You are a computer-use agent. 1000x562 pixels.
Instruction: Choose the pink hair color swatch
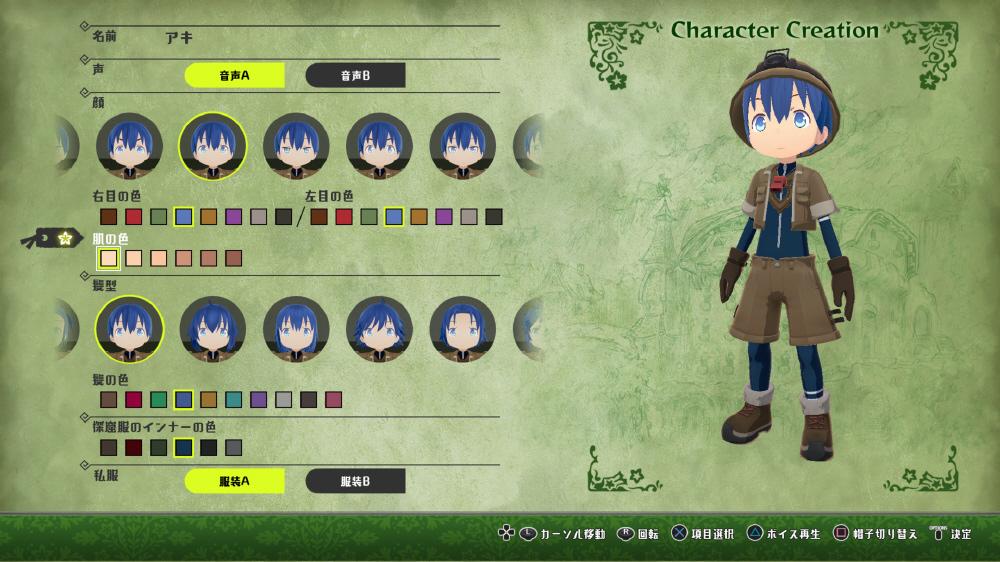334,400
